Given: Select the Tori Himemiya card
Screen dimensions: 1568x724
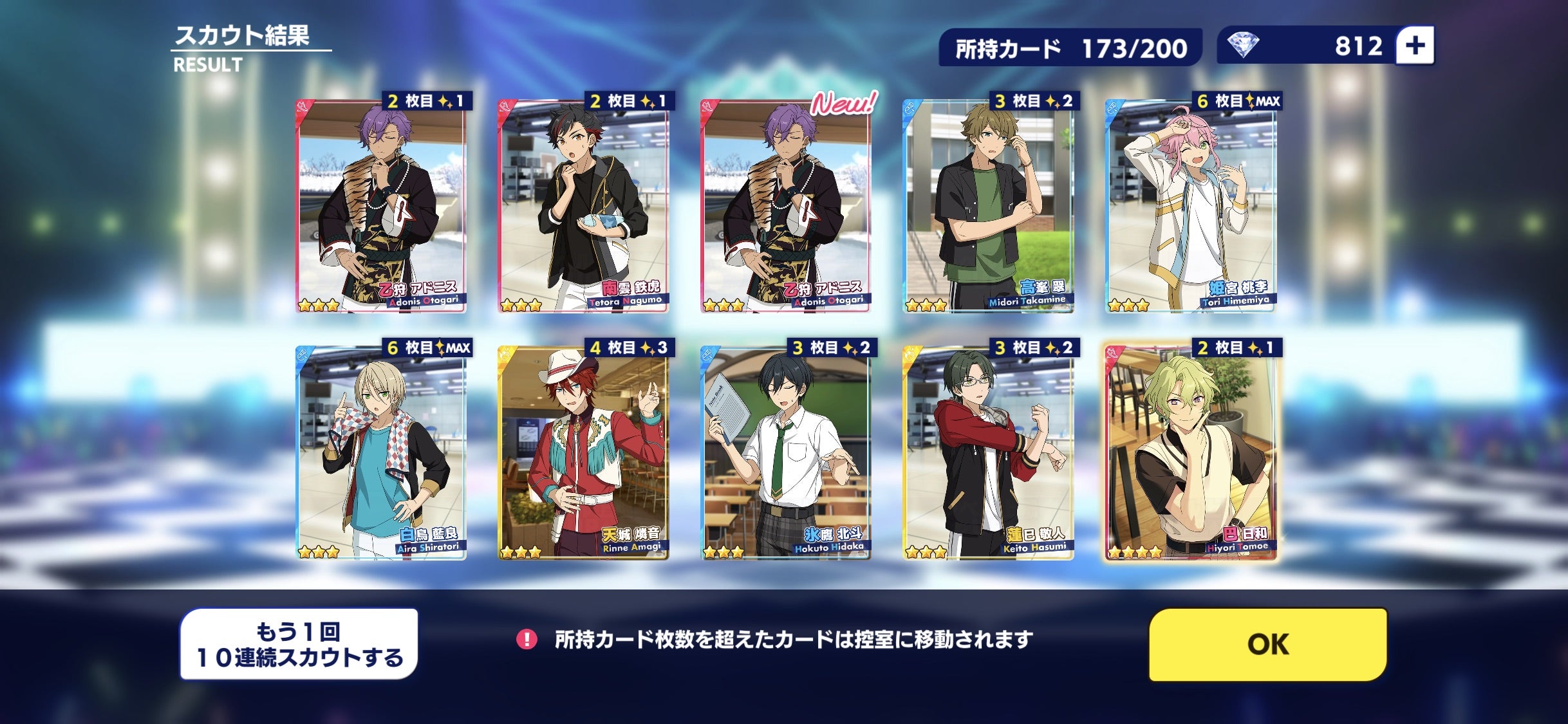Looking at the screenshot, I should pyautogui.click(x=1190, y=206).
